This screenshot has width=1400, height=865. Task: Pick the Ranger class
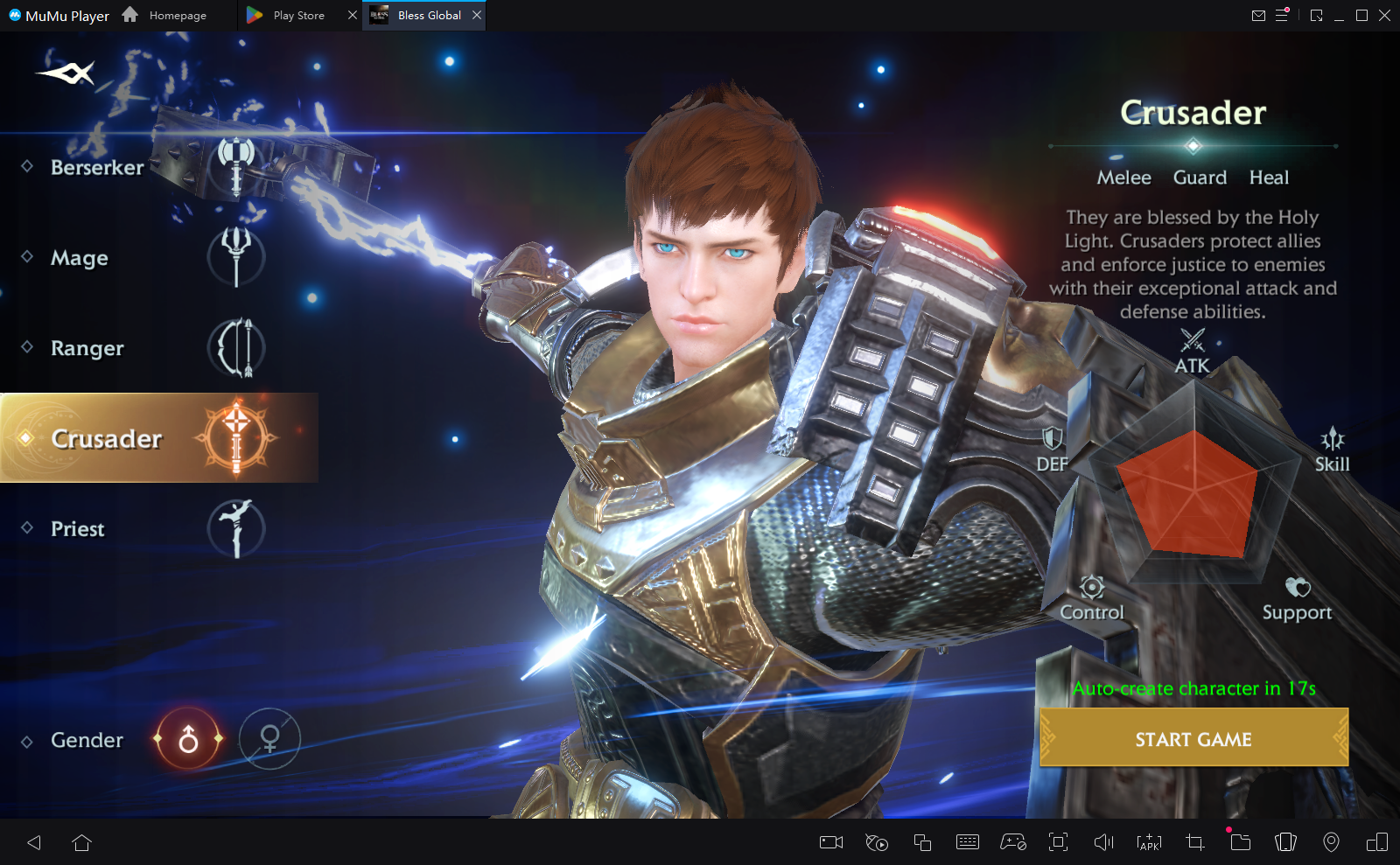click(87, 348)
